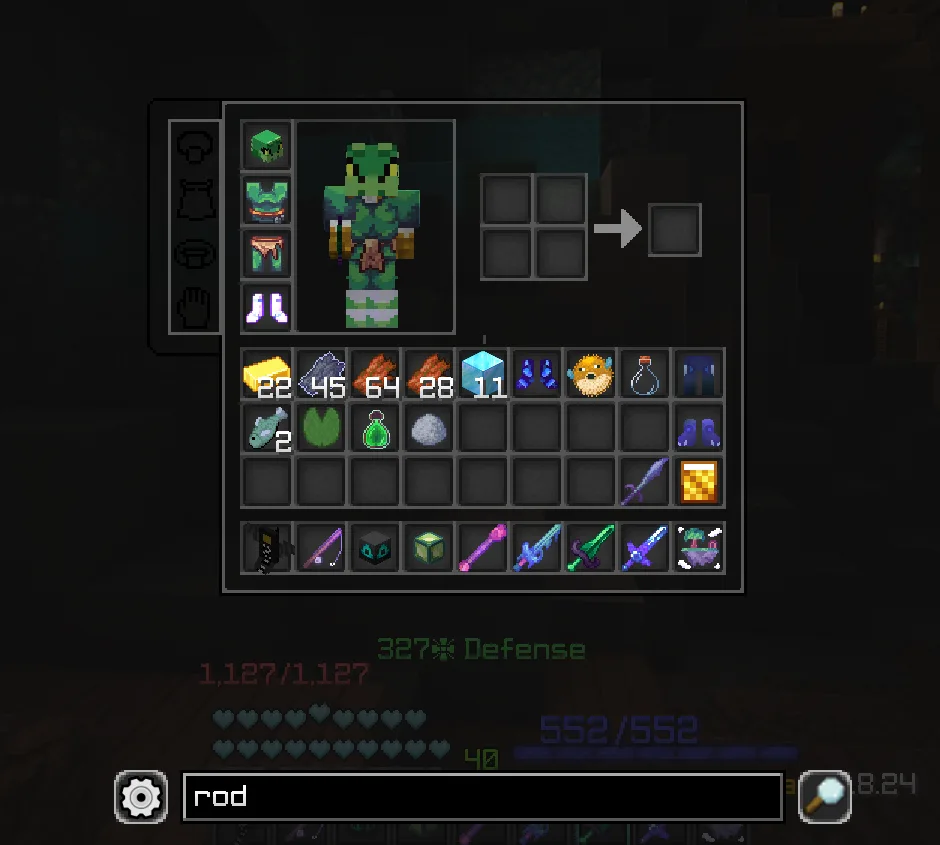This screenshot has height=845, width=940.
Task: Focus the search bar containing "rod"
Action: [482, 797]
